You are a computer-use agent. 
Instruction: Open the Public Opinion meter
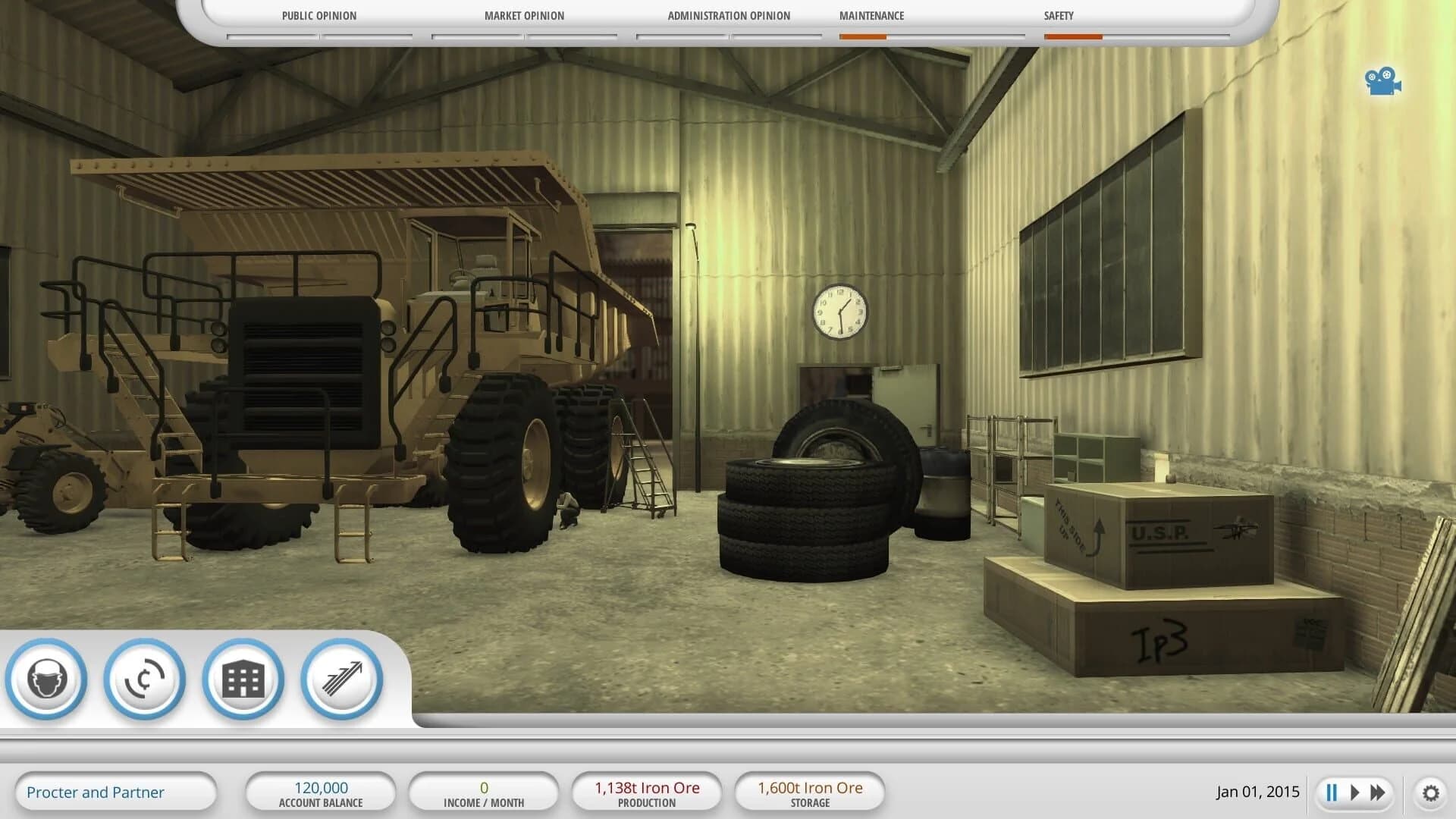(318, 15)
